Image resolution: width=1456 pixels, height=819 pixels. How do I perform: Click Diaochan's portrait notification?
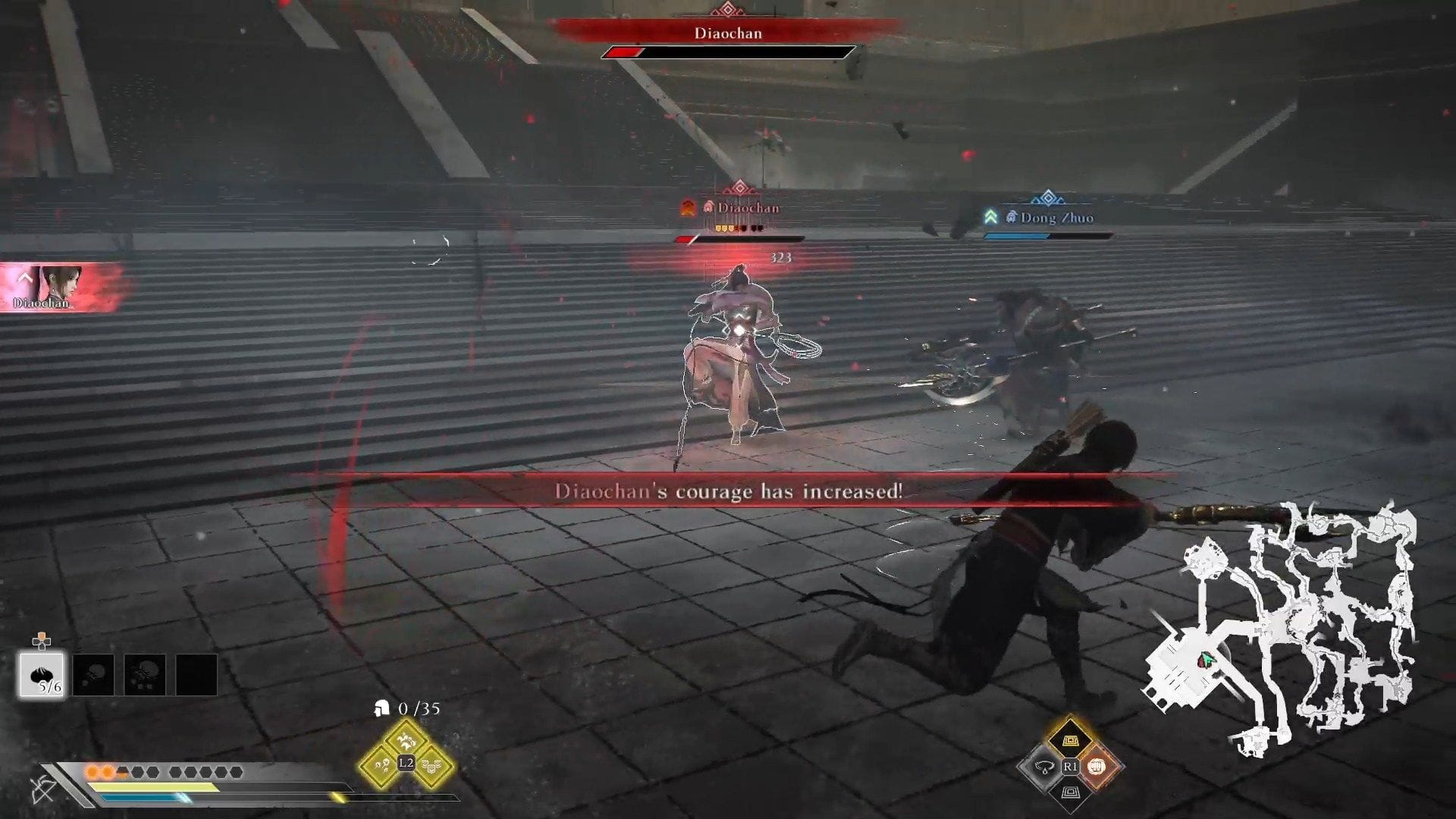(x=59, y=287)
